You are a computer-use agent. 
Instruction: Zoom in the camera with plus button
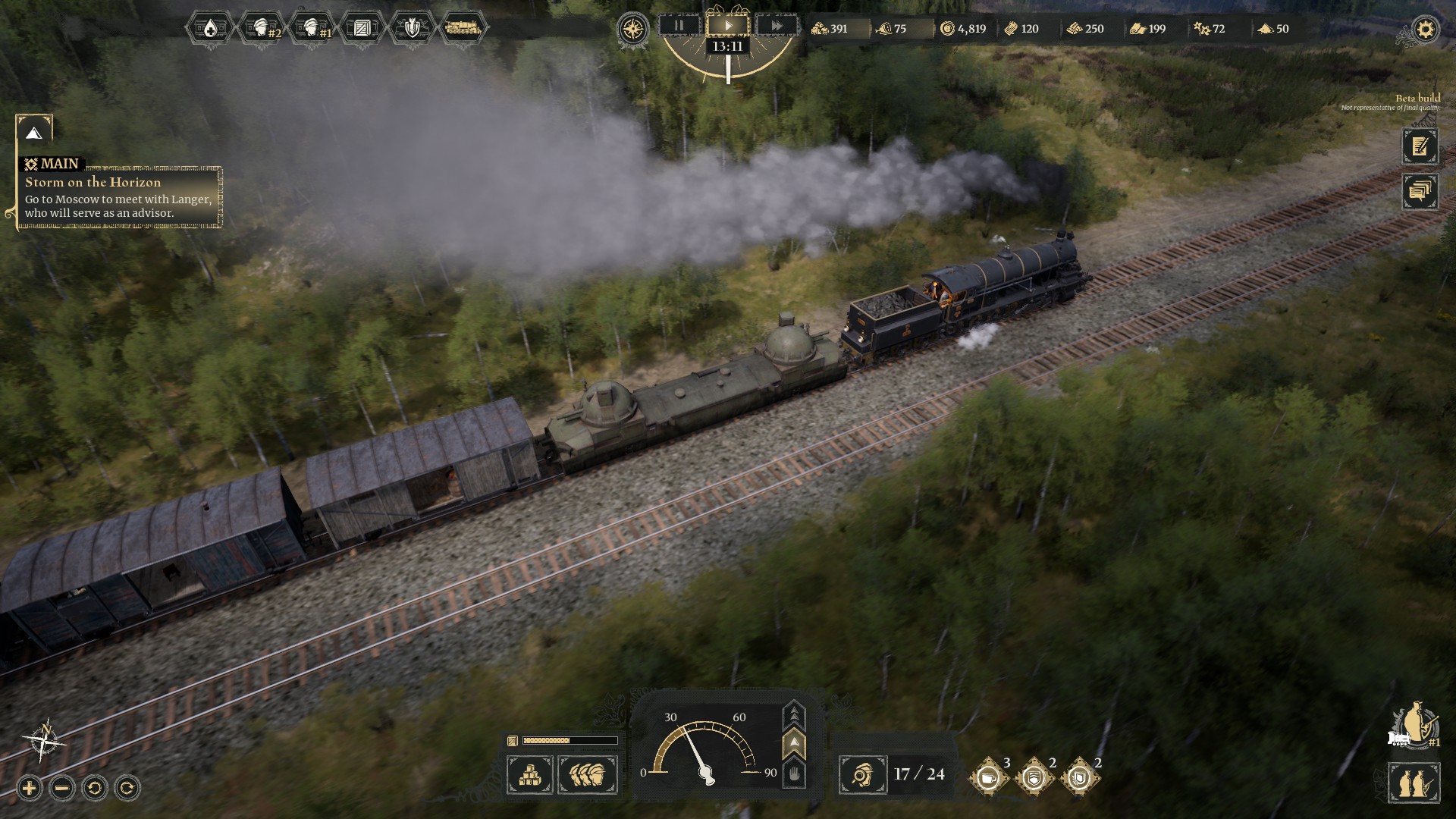[x=29, y=788]
